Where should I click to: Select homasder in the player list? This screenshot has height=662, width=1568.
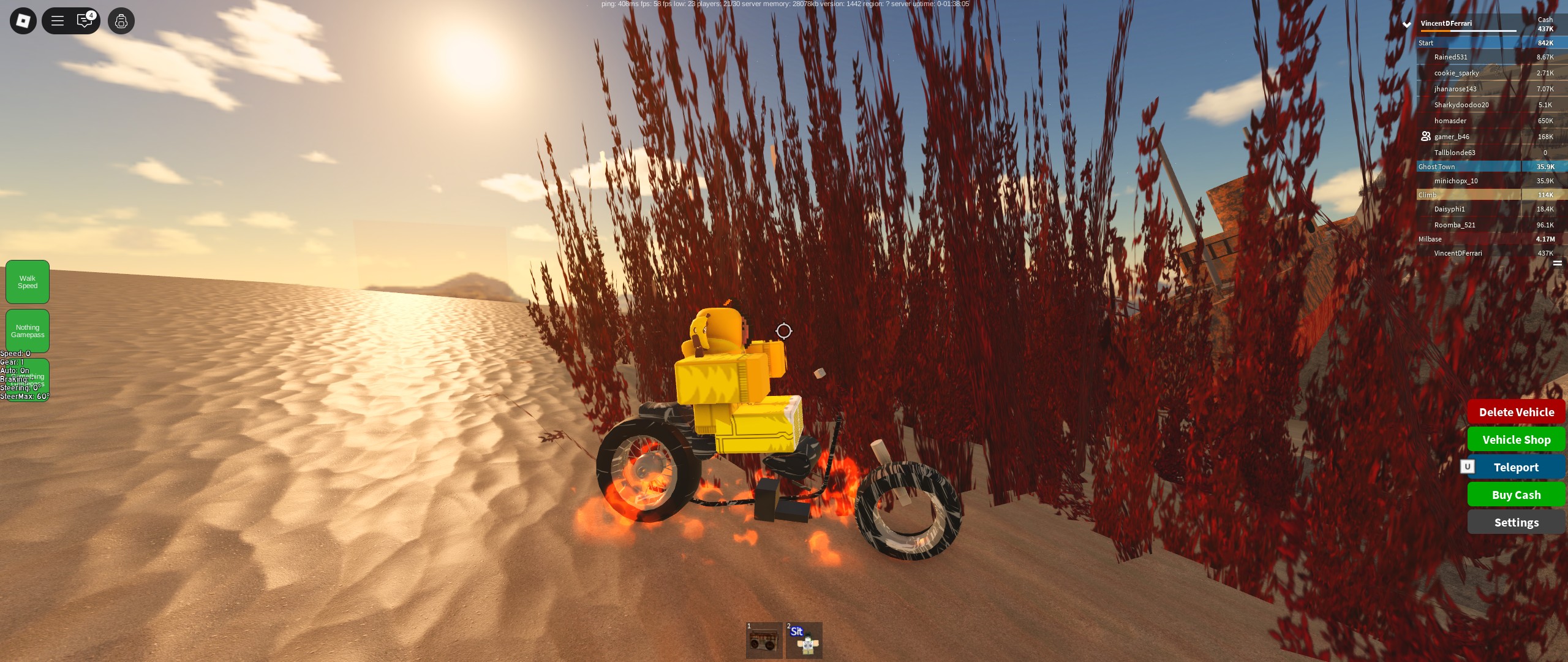click(x=1450, y=121)
